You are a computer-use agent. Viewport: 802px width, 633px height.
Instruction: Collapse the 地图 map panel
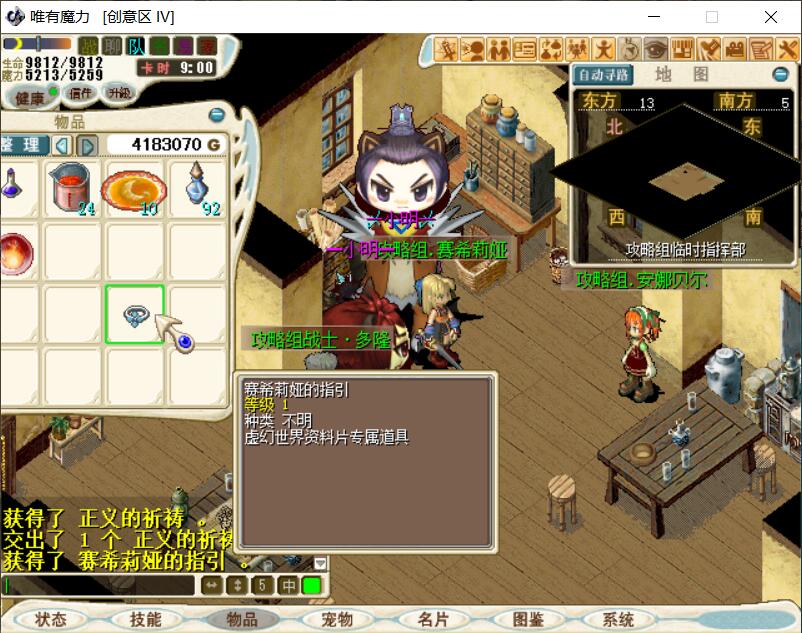tap(780, 75)
